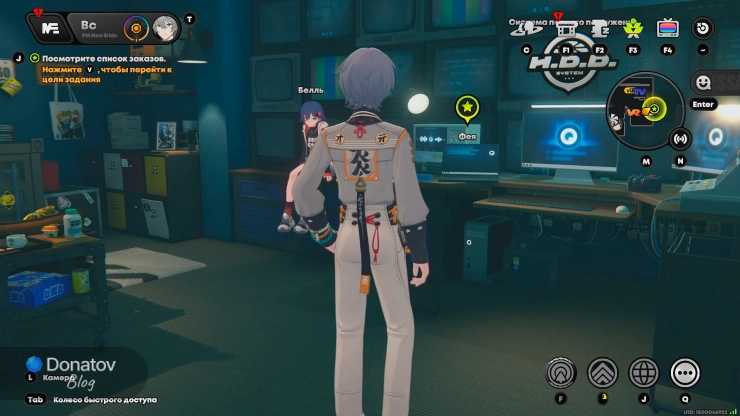Open the shop stall icon with red alert
The image size is (740, 416).
click(x=566, y=29)
